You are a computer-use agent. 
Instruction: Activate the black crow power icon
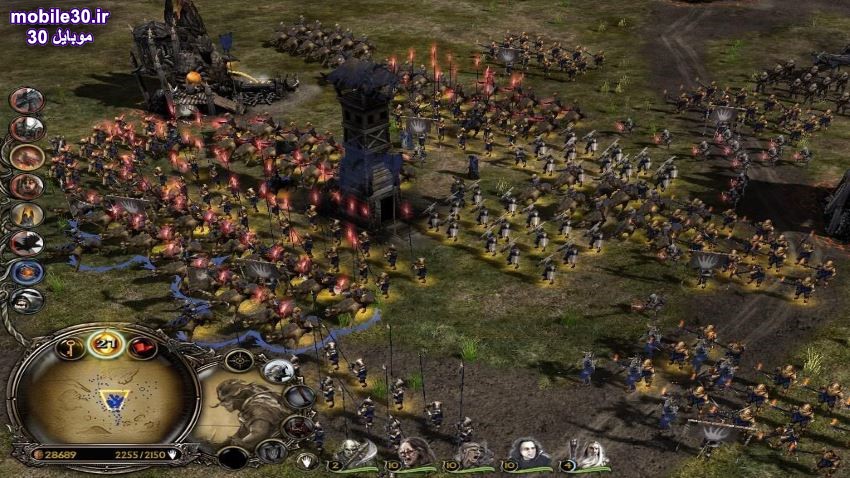tap(27, 243)
